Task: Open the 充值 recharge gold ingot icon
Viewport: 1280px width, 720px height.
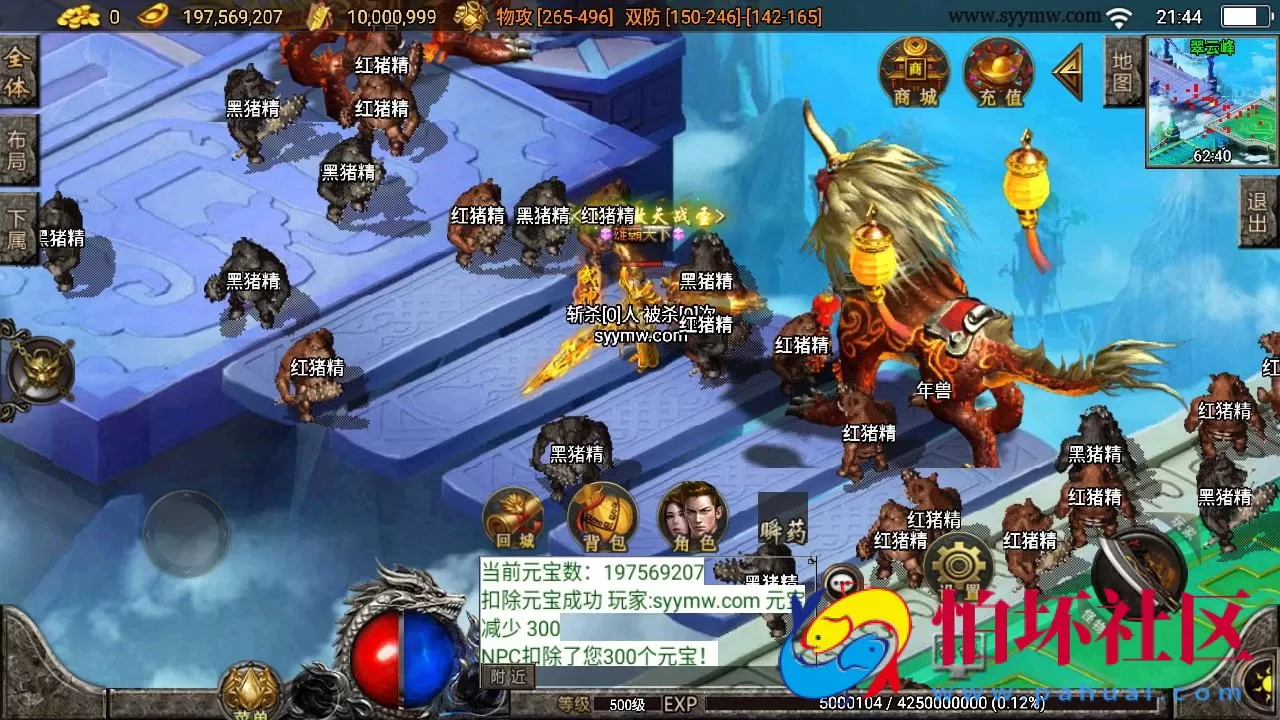Action: pos(996,72)
